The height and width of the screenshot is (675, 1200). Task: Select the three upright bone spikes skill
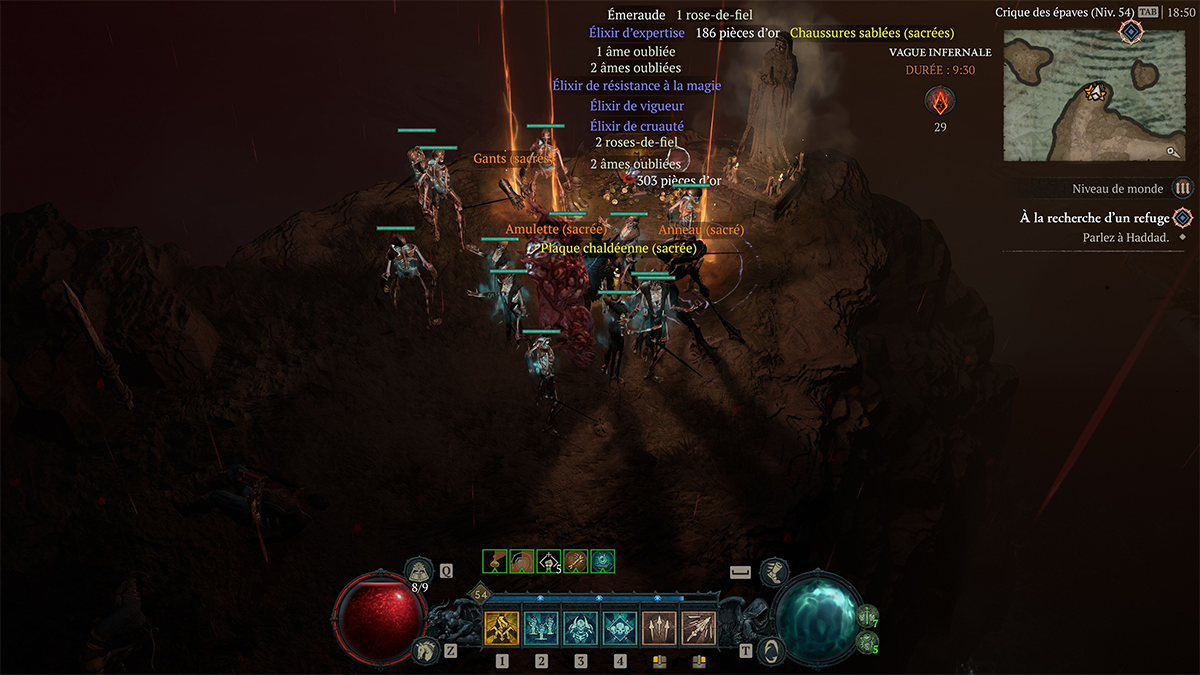click(x=660, y=629)
